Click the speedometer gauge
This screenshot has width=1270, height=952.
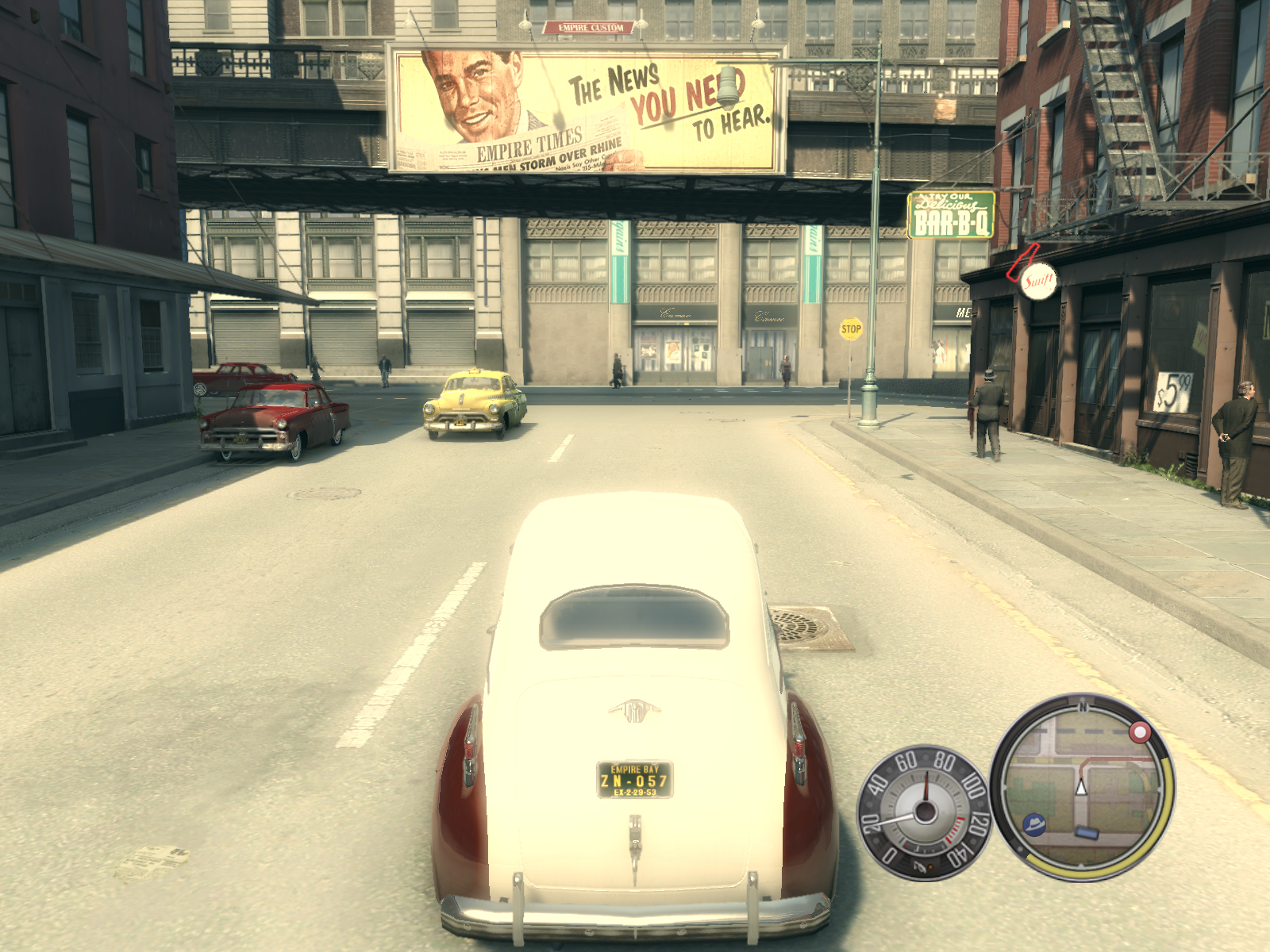pos(924,812)
